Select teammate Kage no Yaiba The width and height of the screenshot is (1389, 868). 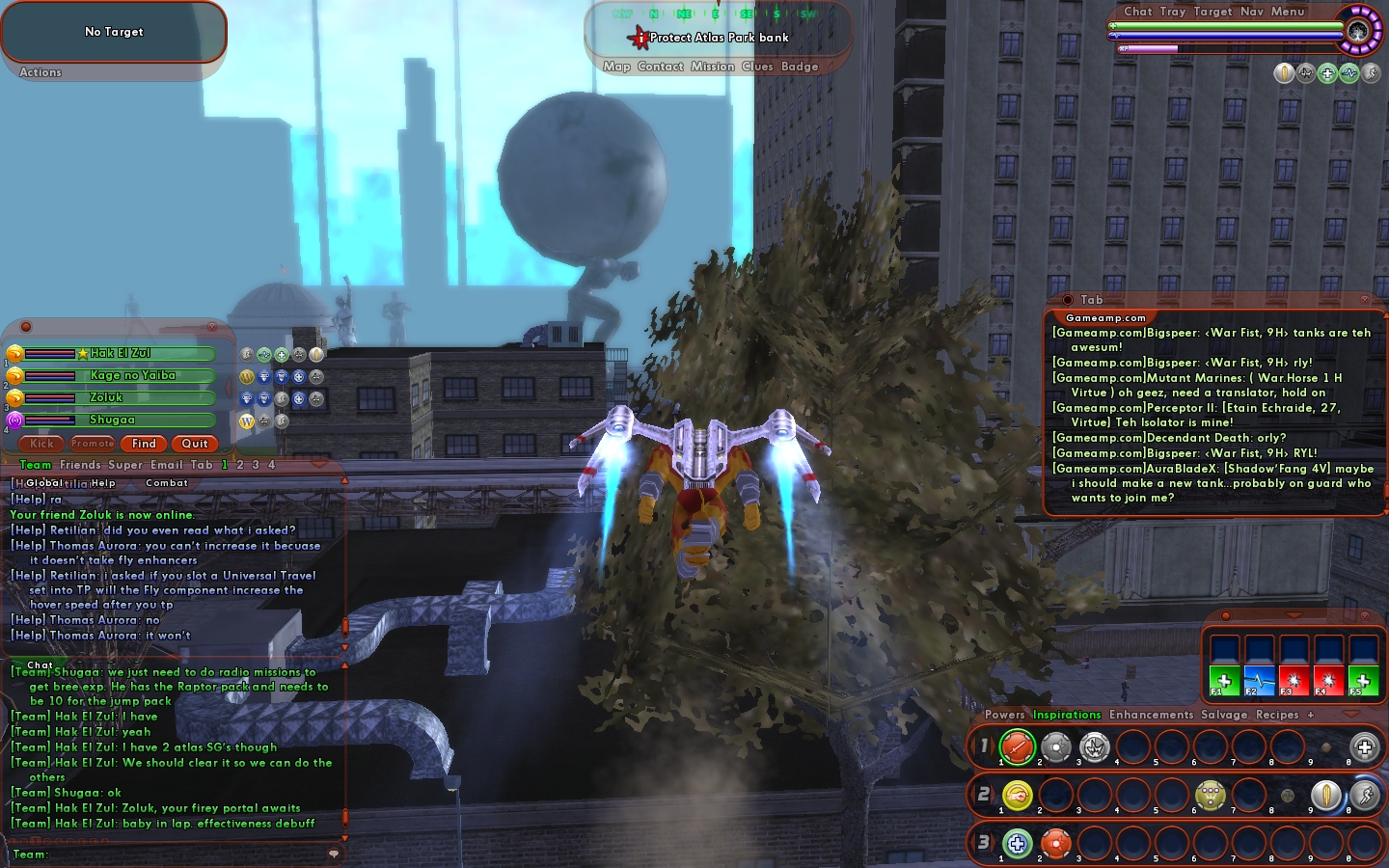[x=133, y=375]
